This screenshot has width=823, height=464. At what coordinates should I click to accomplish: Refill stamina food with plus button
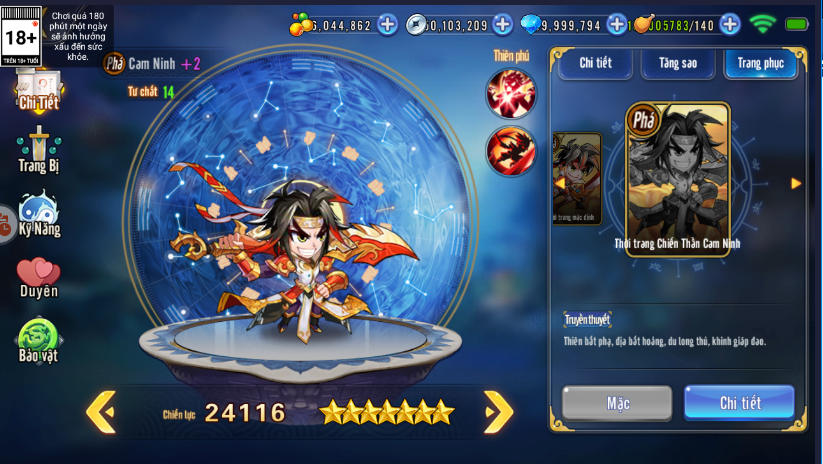coord(730,24)
